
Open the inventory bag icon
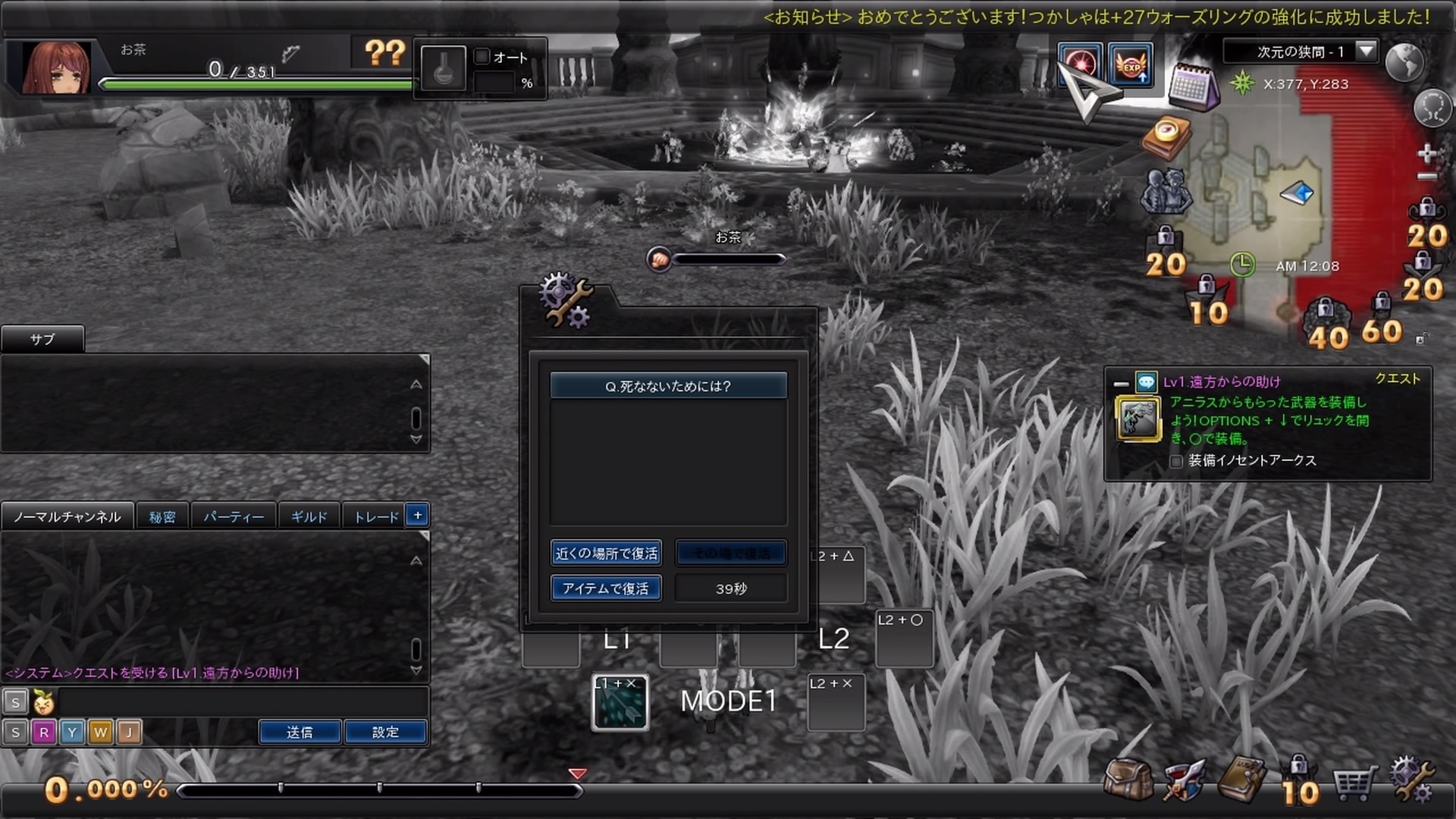tap(1128, 779)
